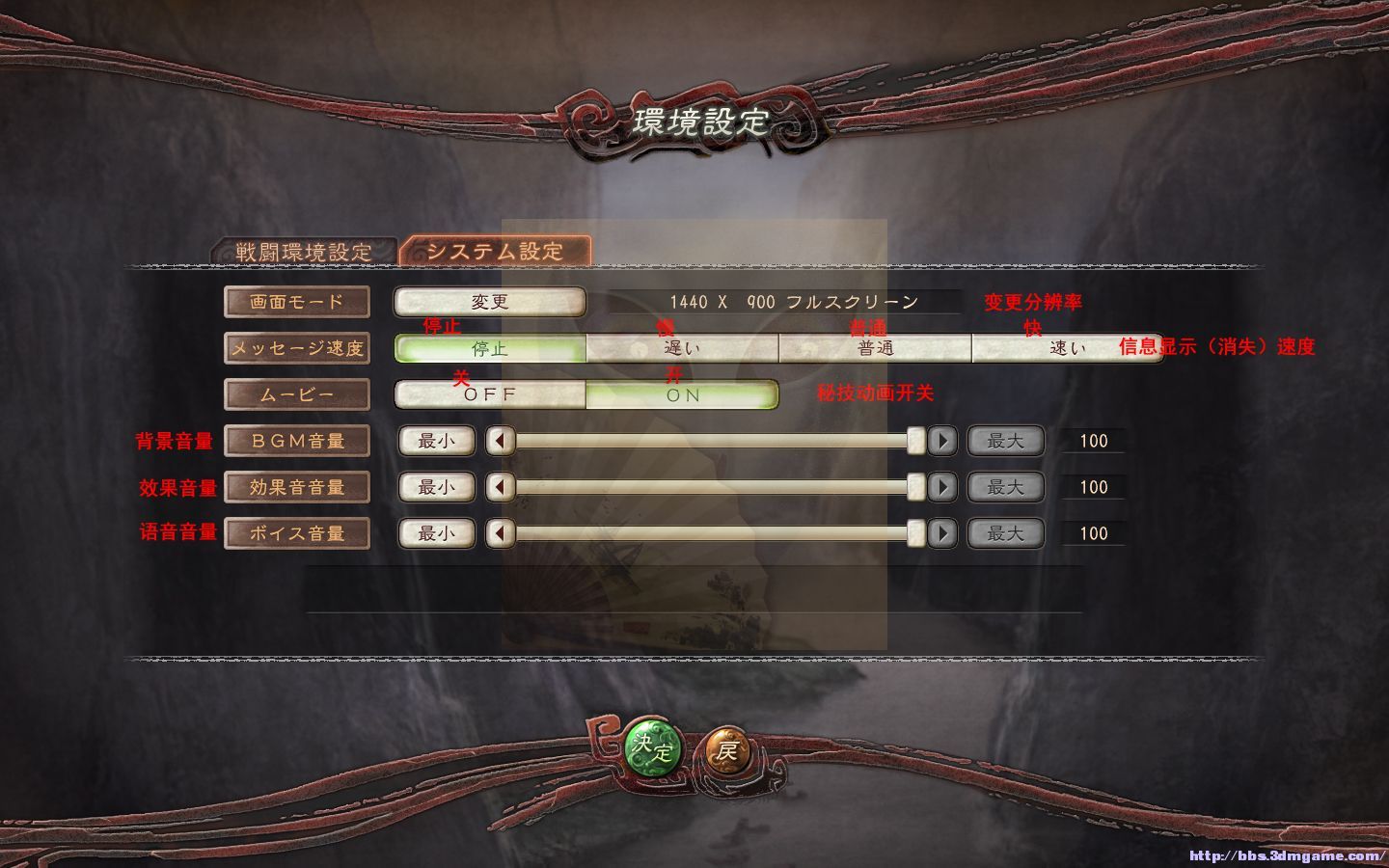Click 変更 to change screen resolution
The width and height of the screenshot is (1389, 868).
488,302
